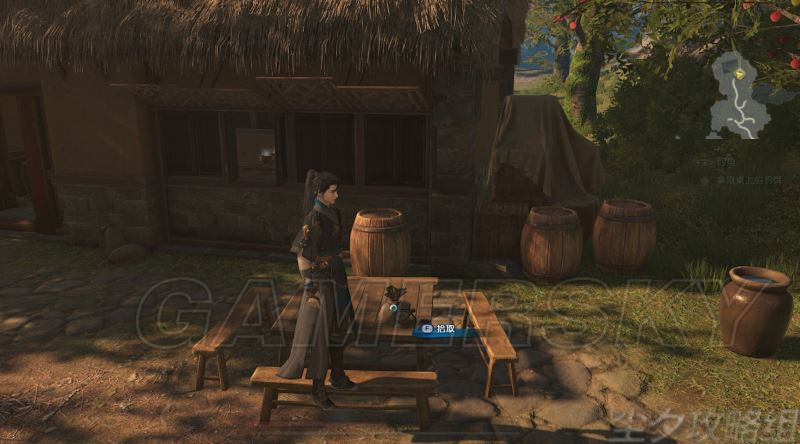Open the minimap in the corner
800x444 pixels.
(740, 96)
